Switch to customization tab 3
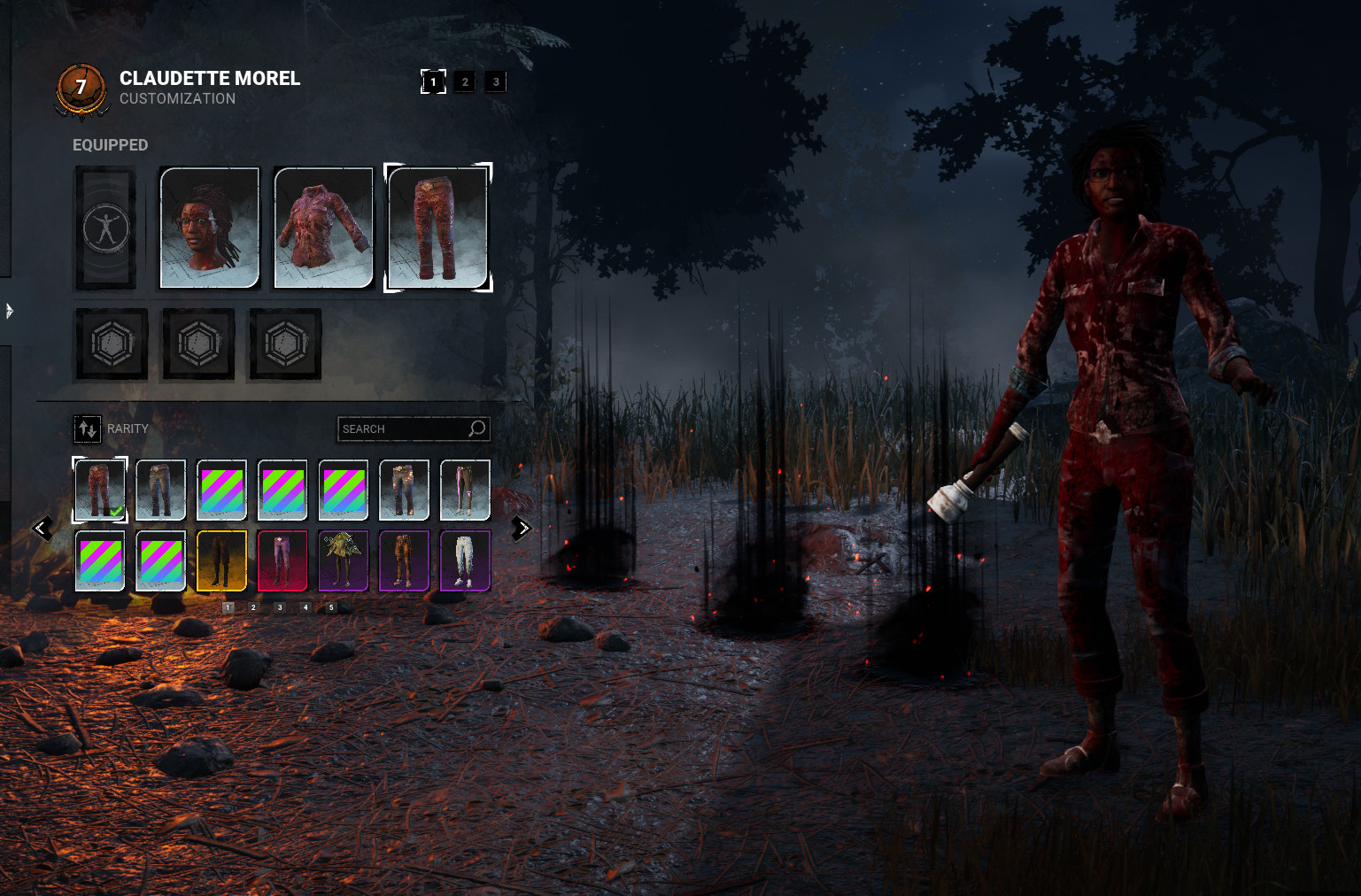The width and height of the screenshot is (1361, 896). pyautogui.click(x=495, y=81)
